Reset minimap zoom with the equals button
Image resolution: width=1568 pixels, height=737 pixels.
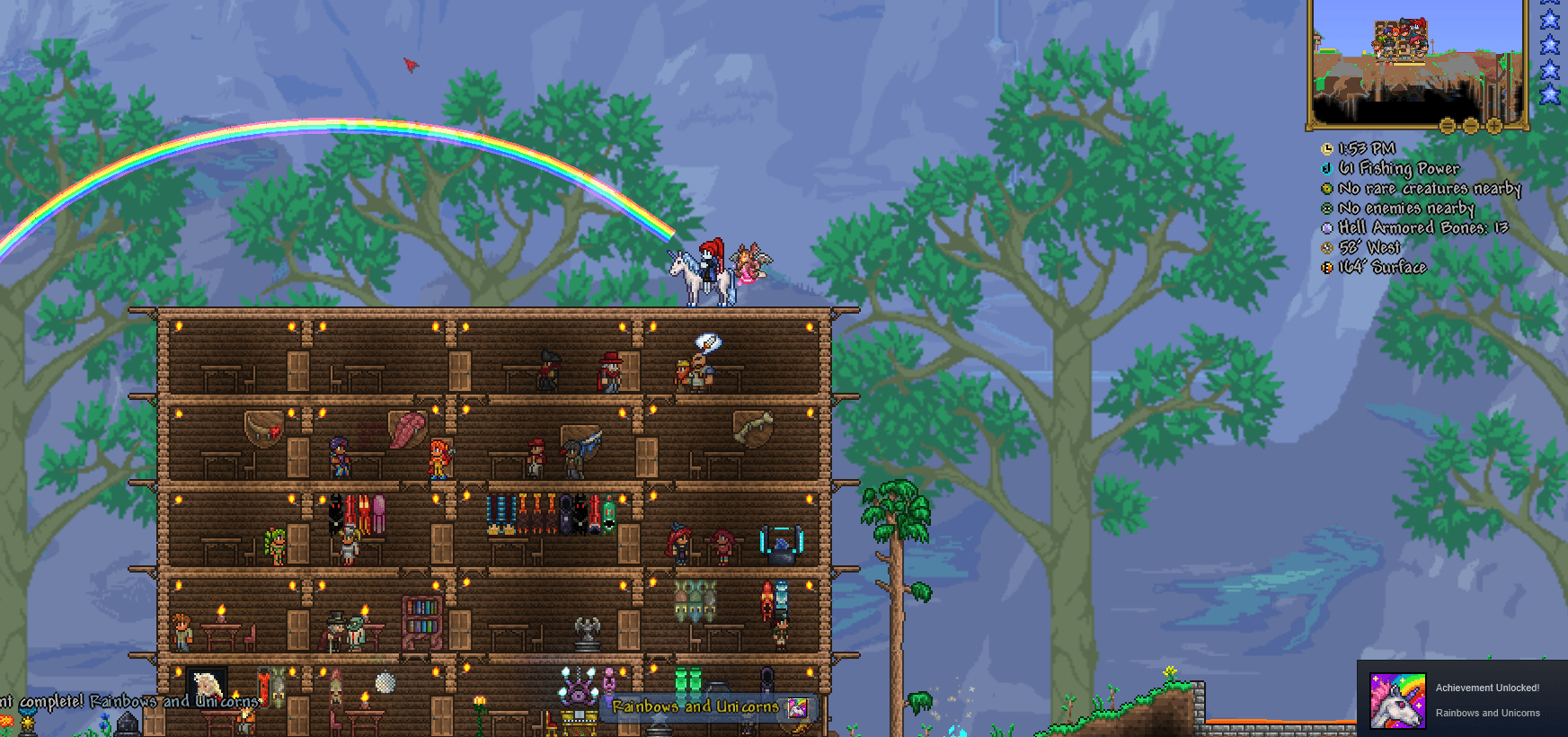[1447, 126]
